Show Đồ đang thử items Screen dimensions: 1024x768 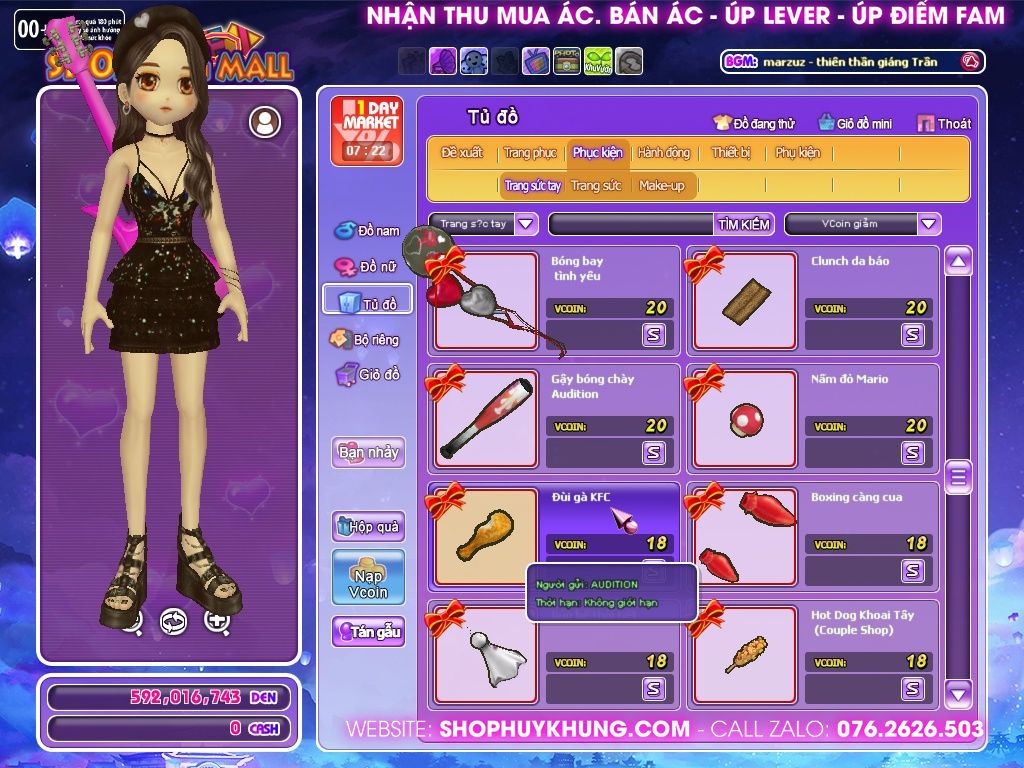[754, 124]
